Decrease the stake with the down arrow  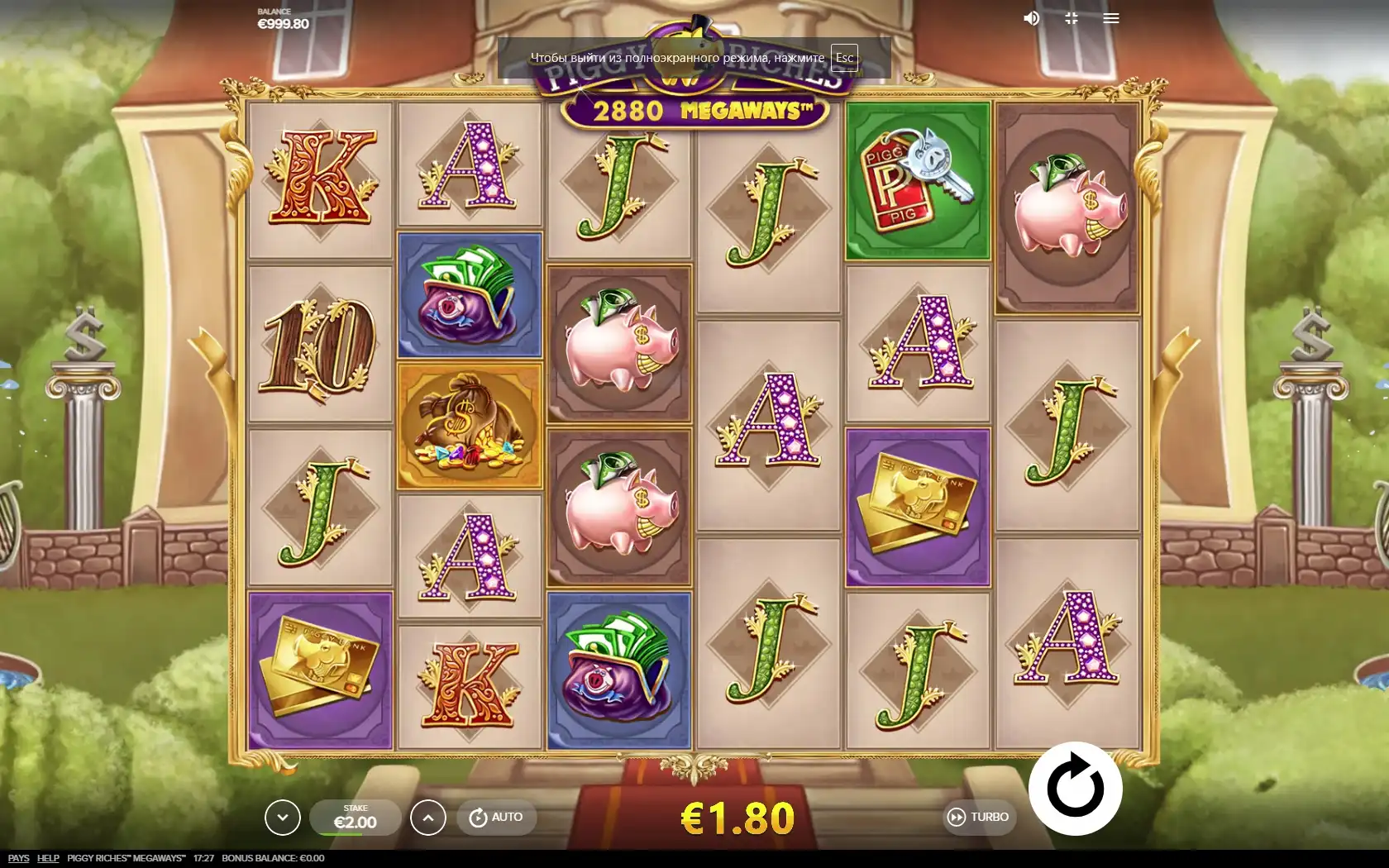click(x=282, y=818)
